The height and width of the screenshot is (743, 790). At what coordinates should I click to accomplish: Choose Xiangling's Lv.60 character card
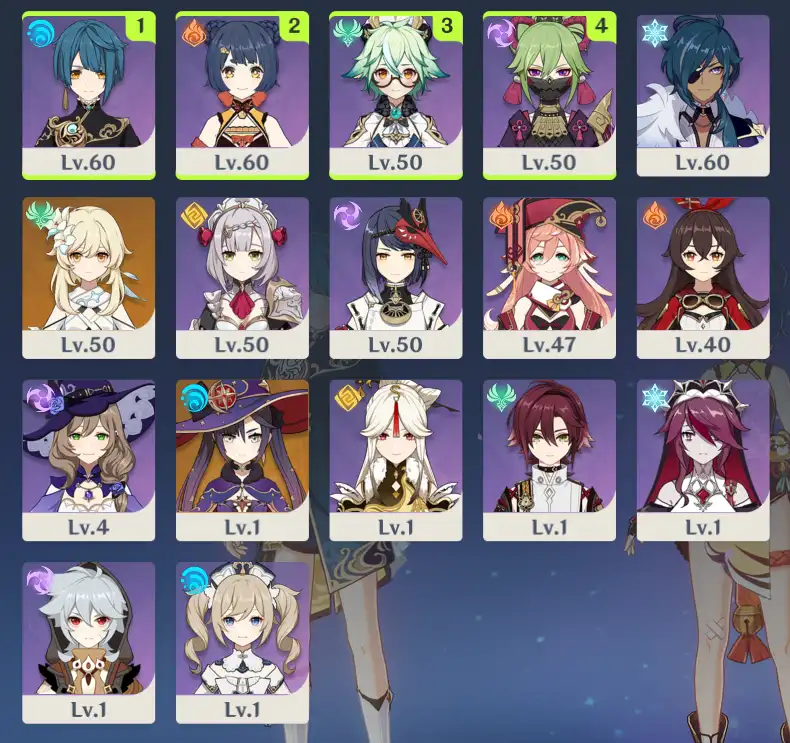click(x=242, y=96)
